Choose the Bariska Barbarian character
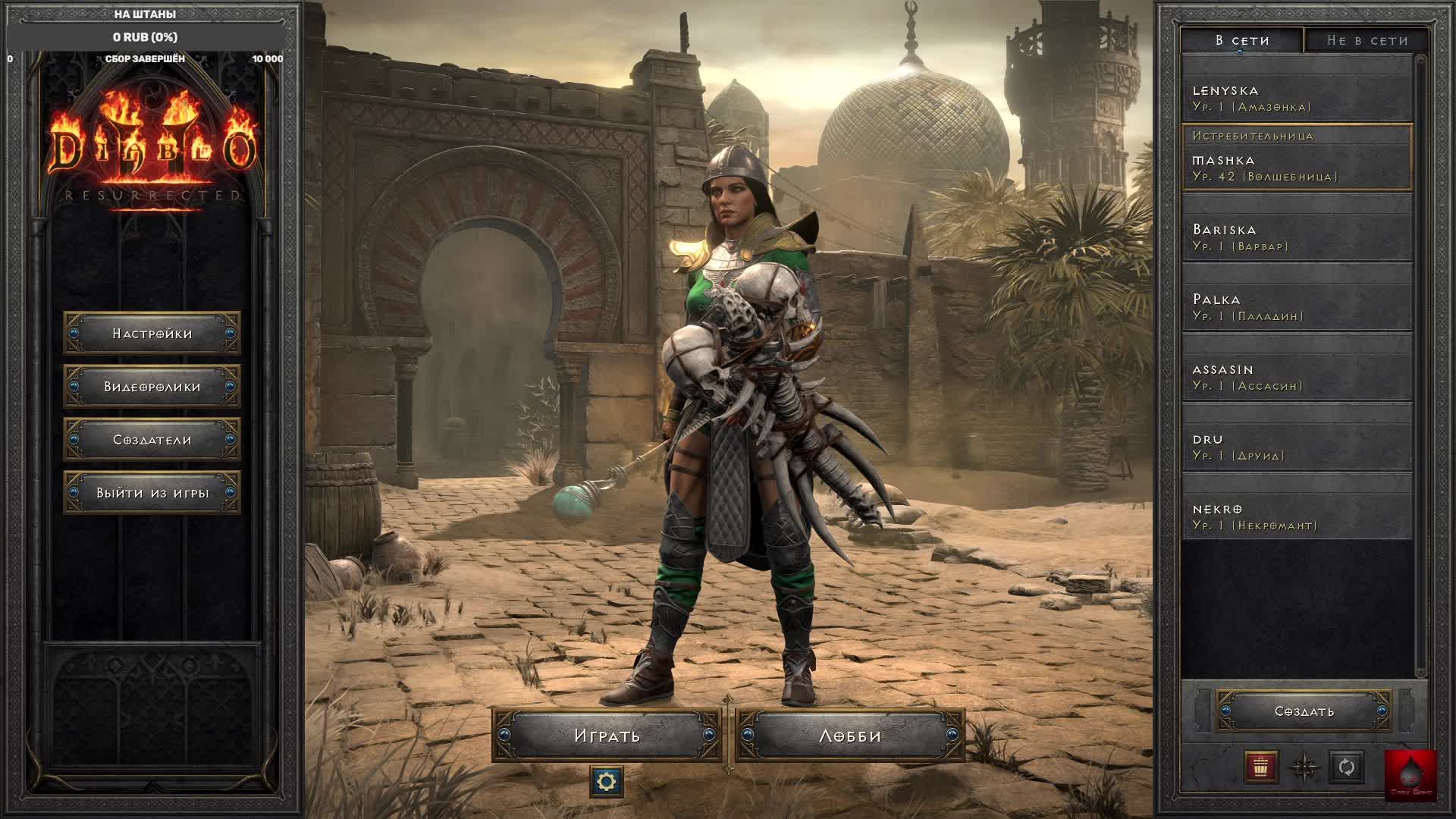The height and width of the screenshot is (819, 1456). (1297, 237)
